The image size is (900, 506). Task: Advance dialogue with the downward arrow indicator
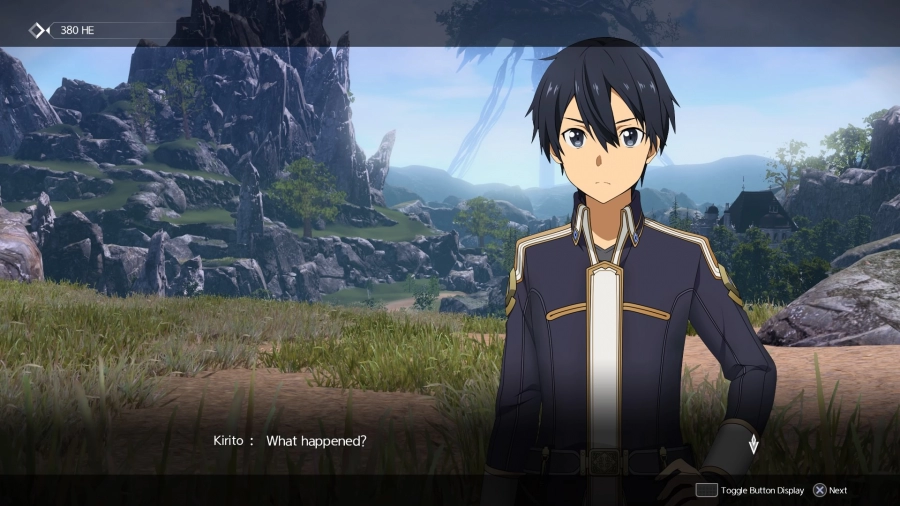753,444
